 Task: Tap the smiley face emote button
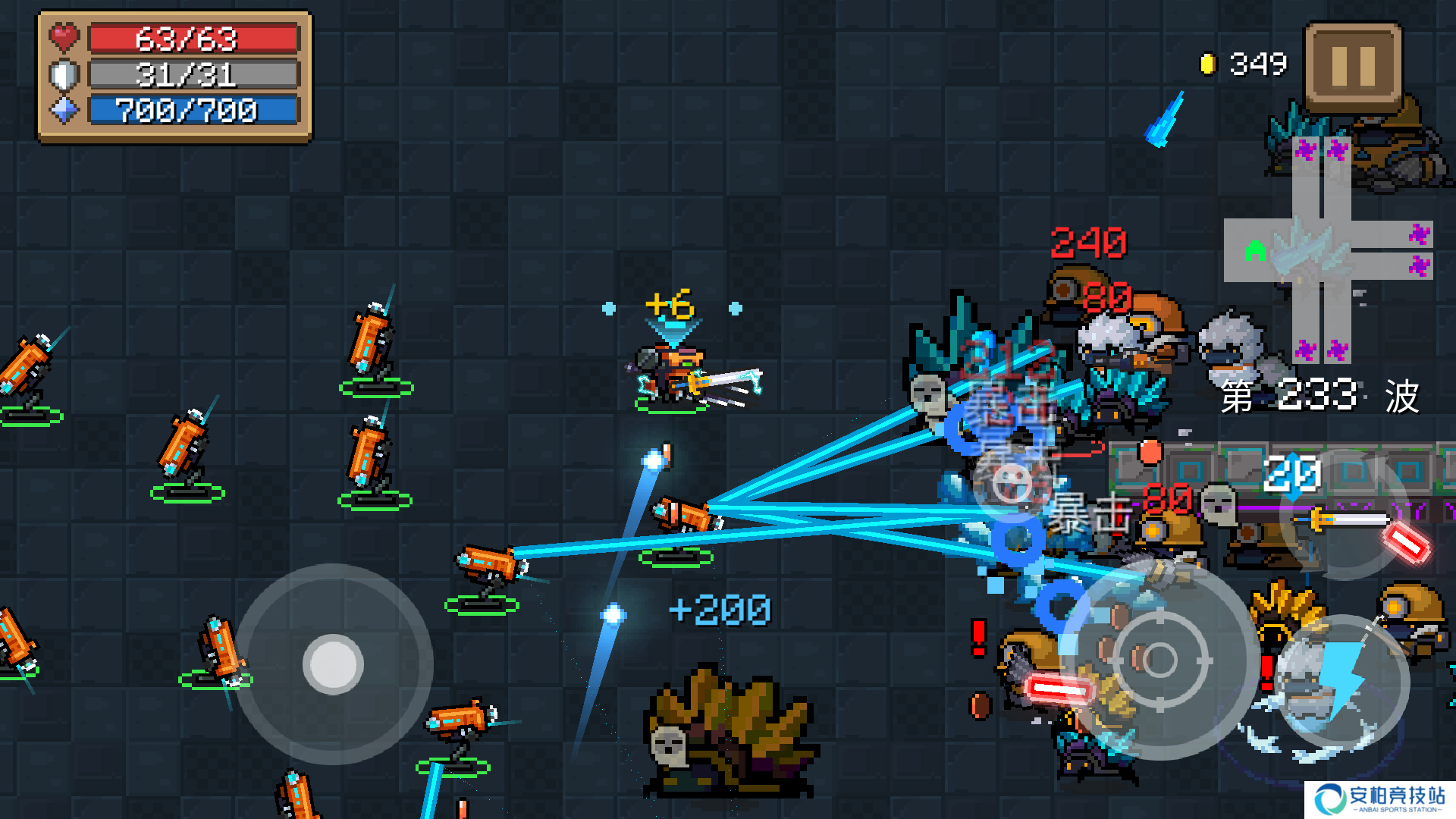1011,483
